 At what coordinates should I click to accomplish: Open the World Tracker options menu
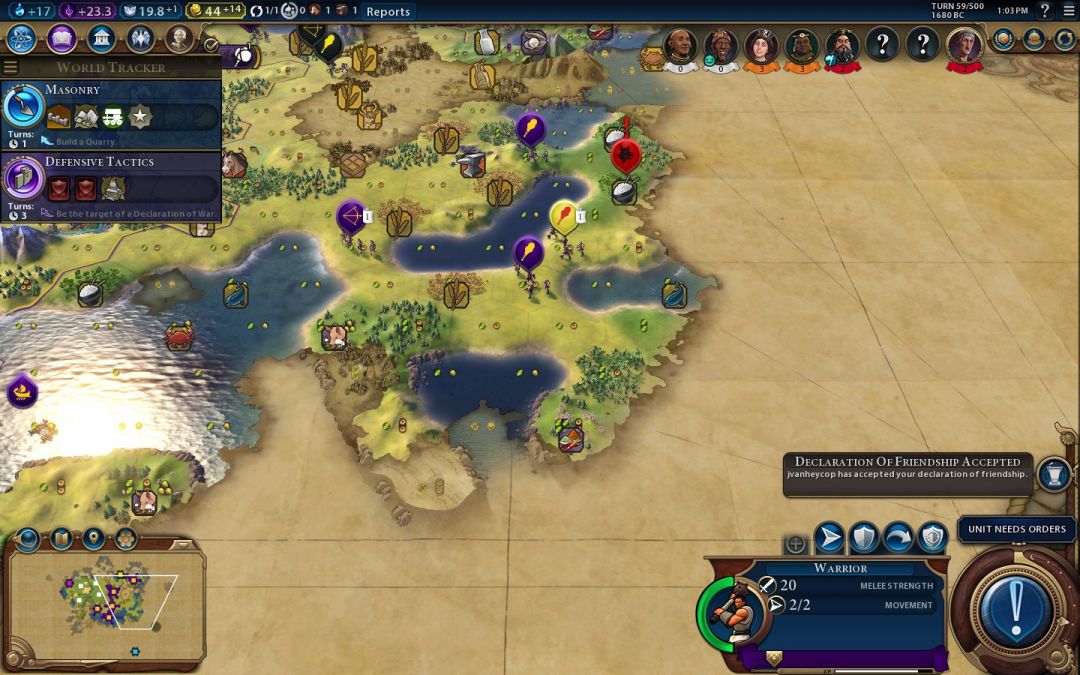[11, 68]
